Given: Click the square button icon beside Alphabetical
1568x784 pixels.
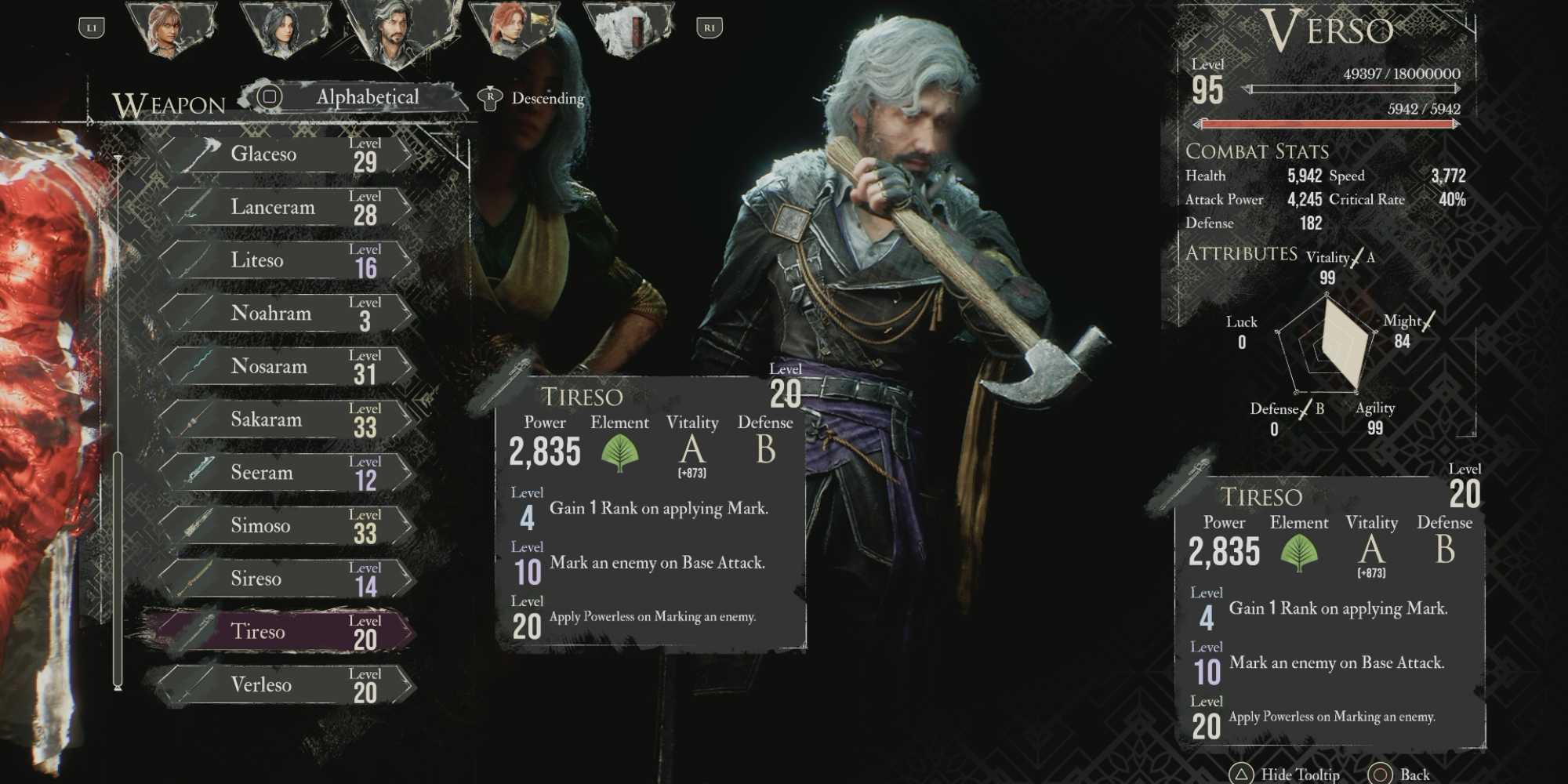Looking at the screenshot, I should pos(269,96).
